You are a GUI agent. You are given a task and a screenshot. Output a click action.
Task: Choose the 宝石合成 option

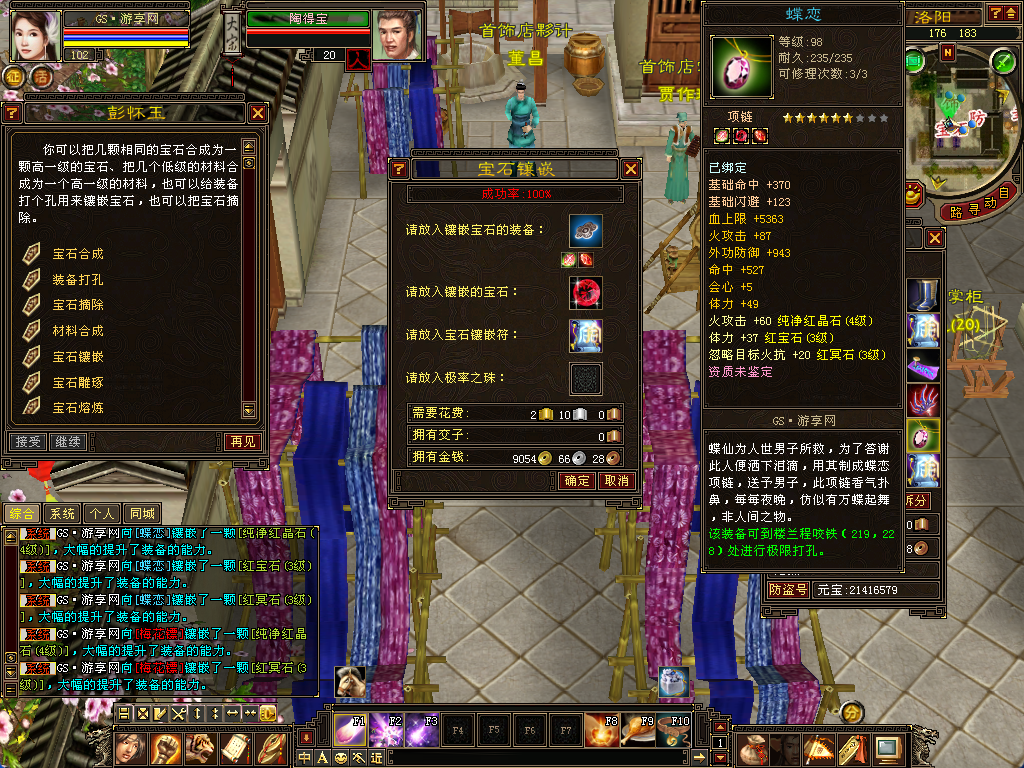pos(78,254)
